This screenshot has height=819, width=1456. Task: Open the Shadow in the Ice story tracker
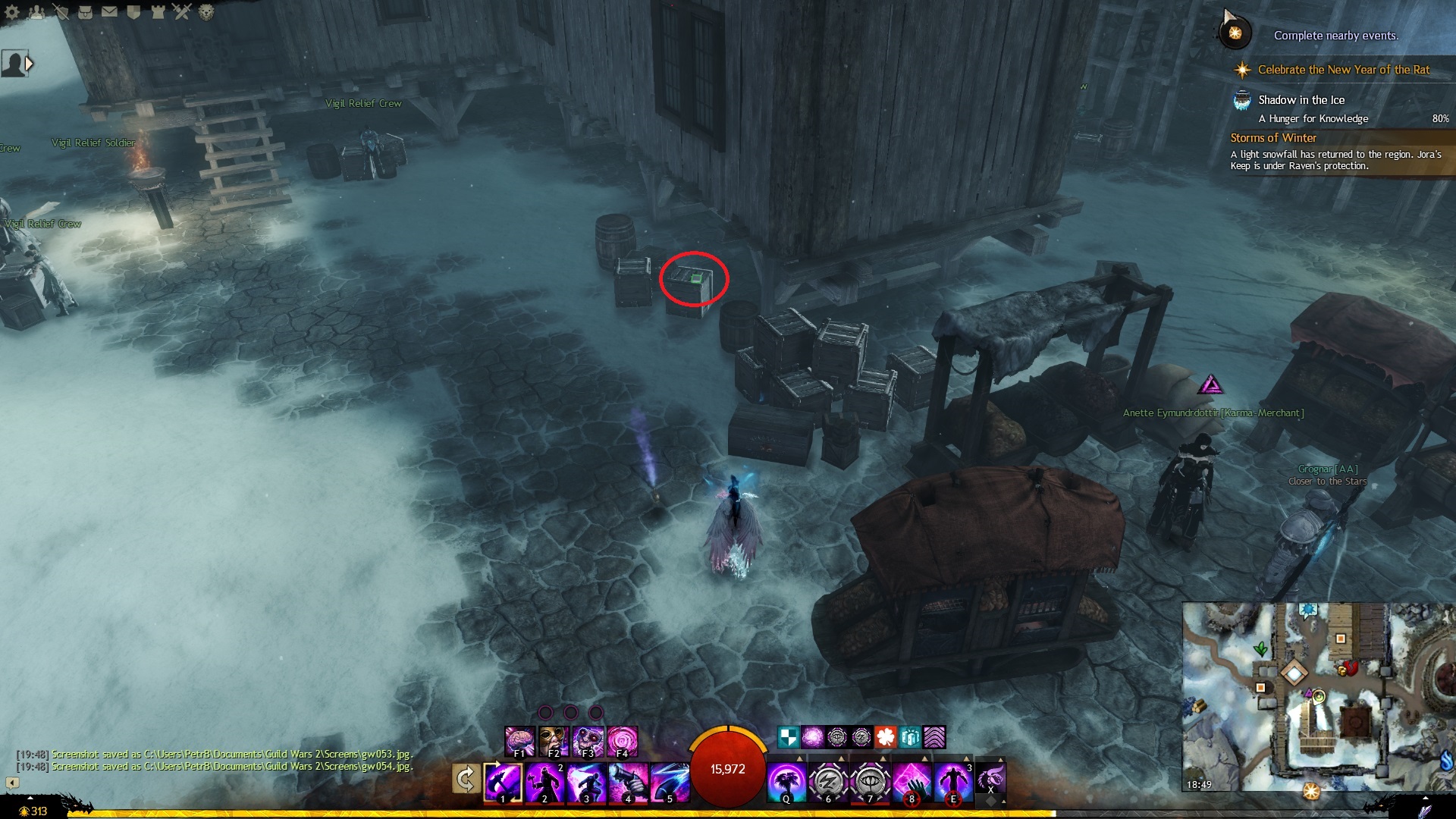click(x=1301, y=100)
